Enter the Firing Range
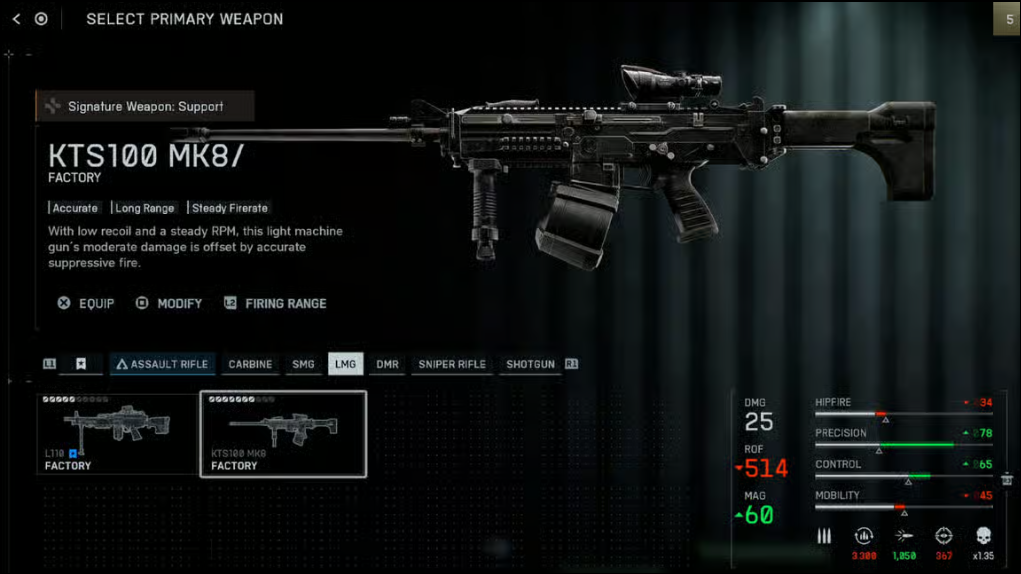 [275, 303]
